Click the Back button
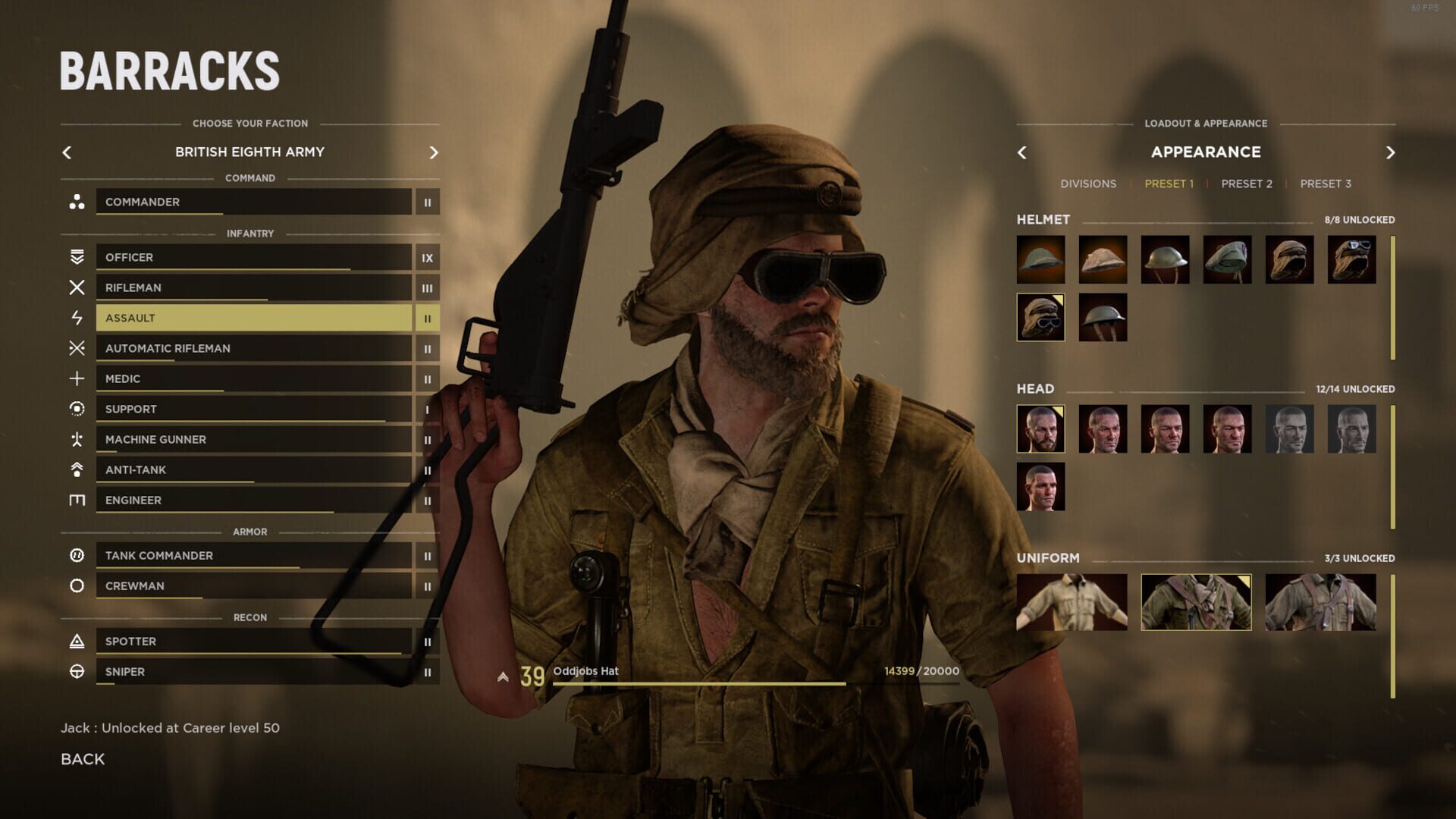This screenshot has width=1456, height=819. [x=82, y=758]
